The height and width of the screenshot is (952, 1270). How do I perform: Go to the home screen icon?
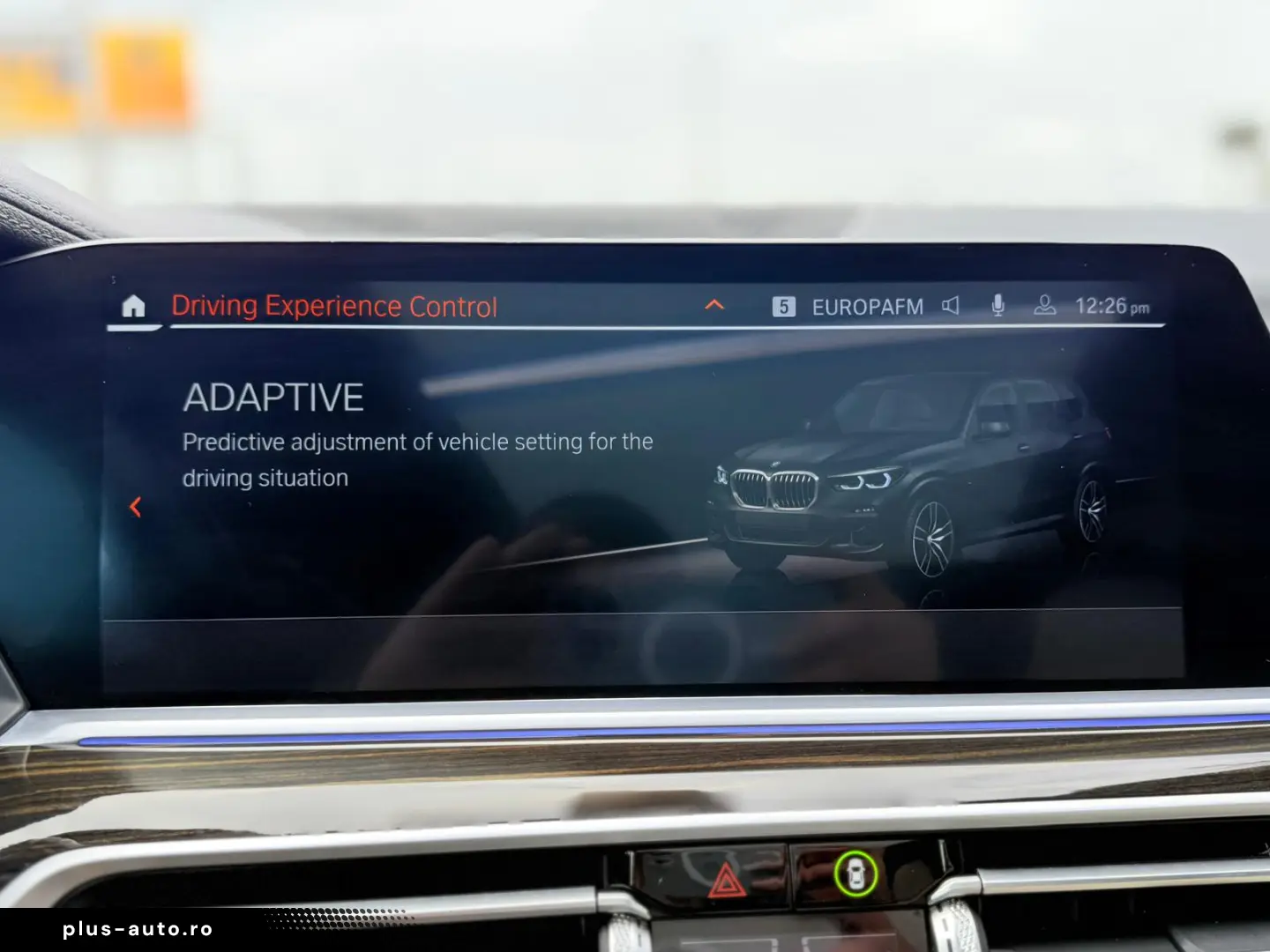click(x=133, y=307)
